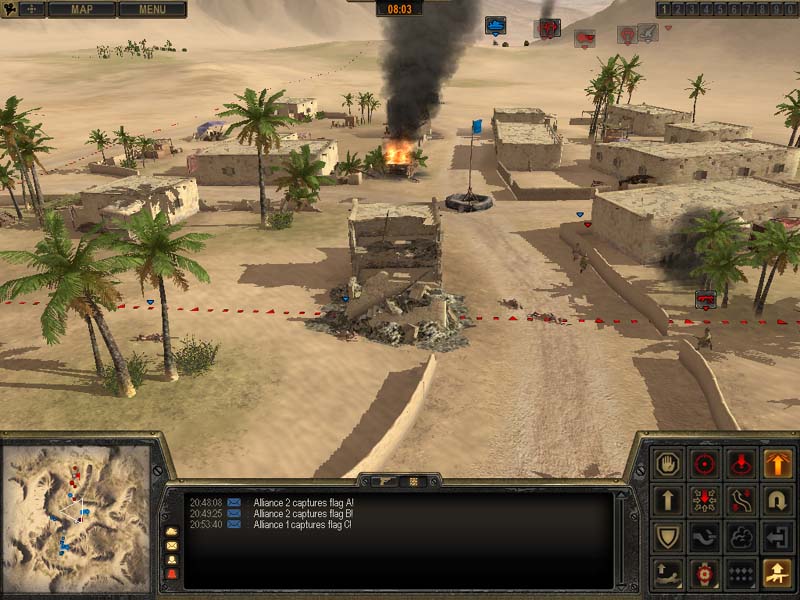Click the red alert message filter icon

point(171,574)
